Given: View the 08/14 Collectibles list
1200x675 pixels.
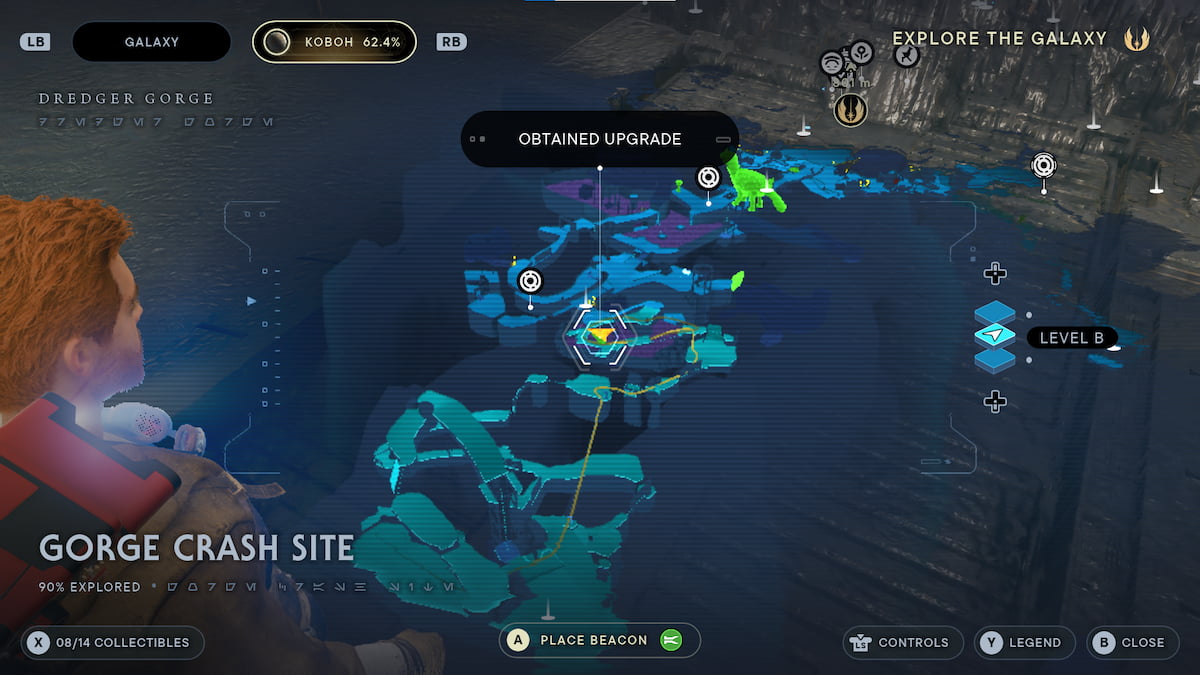Looking at the screenshot, I should click(112, 642).
